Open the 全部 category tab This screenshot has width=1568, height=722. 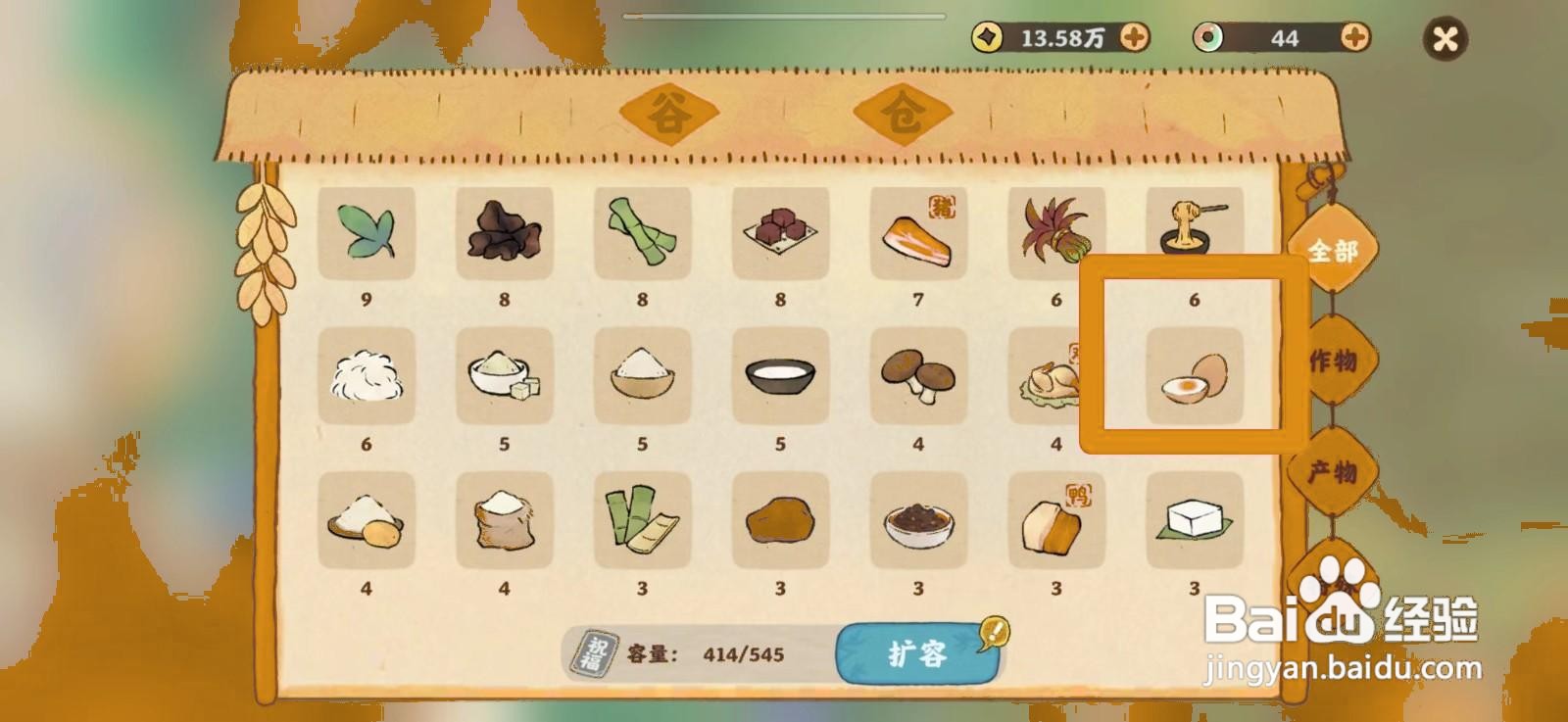[x=1335, y=250]
